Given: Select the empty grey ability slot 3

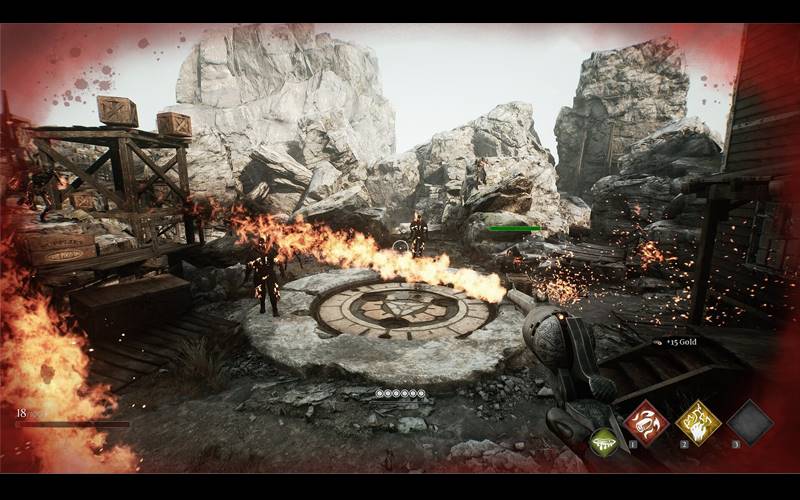Looking at the screenshot, I should pos(749,421).
